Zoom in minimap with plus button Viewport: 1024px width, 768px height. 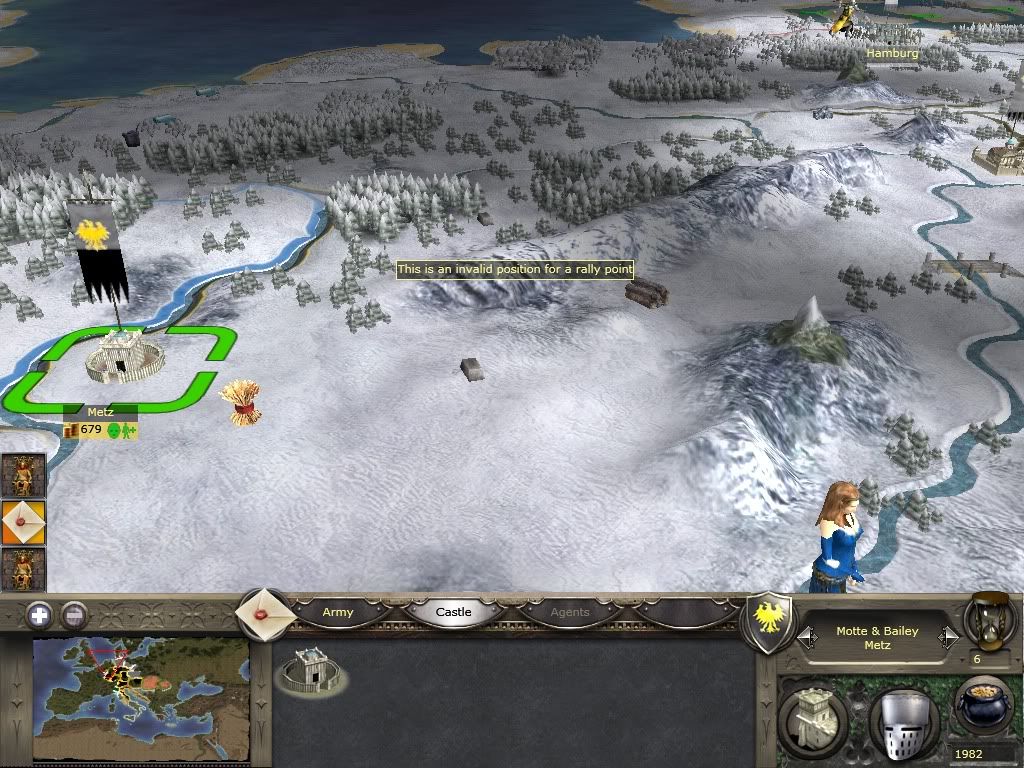39,615
